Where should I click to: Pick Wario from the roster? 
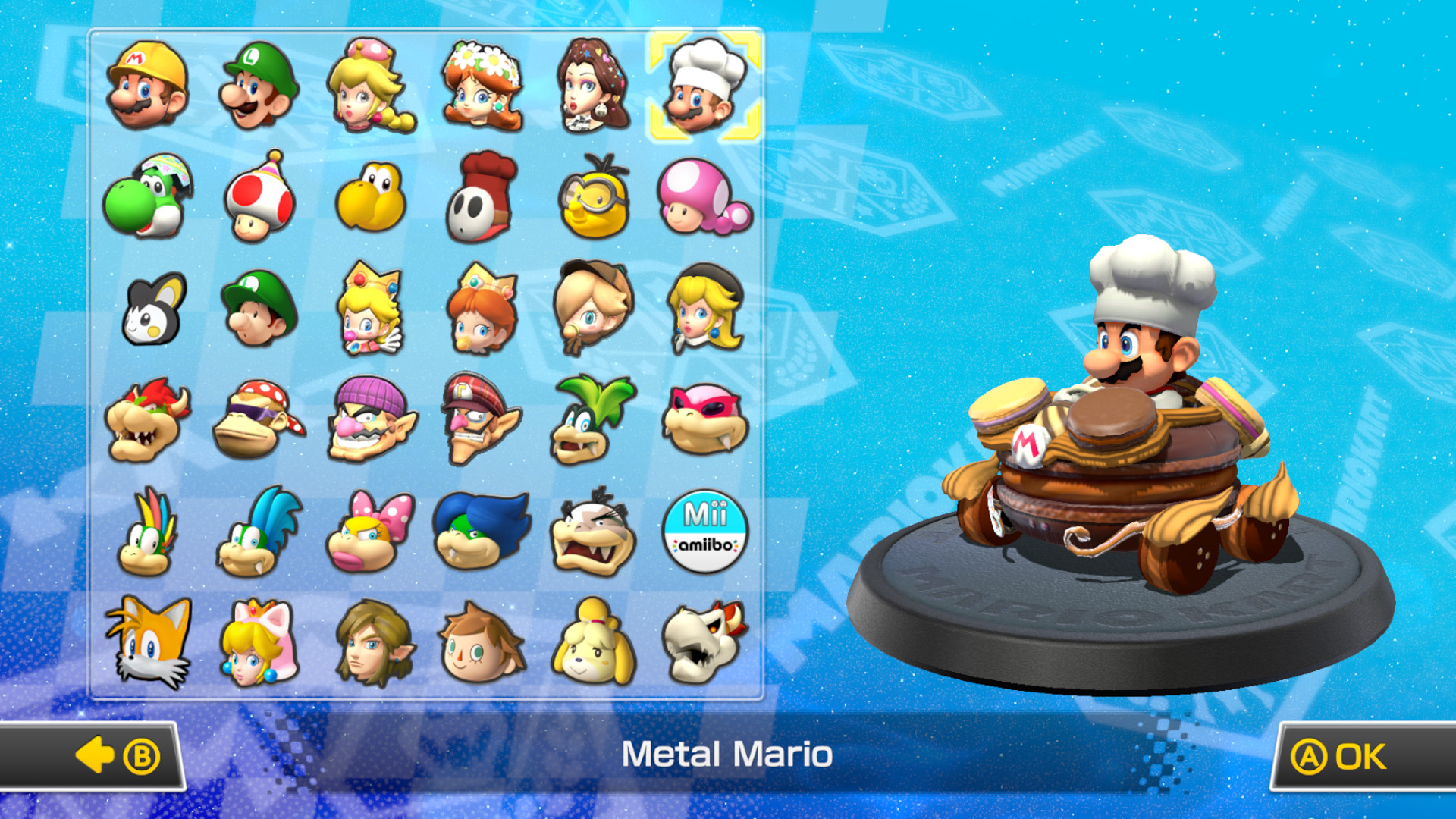coord(372,422)
